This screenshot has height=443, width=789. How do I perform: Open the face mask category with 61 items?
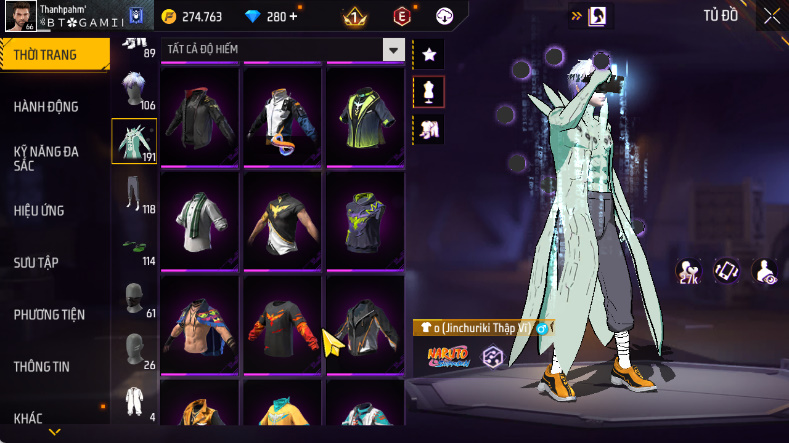tap(134, 300)
